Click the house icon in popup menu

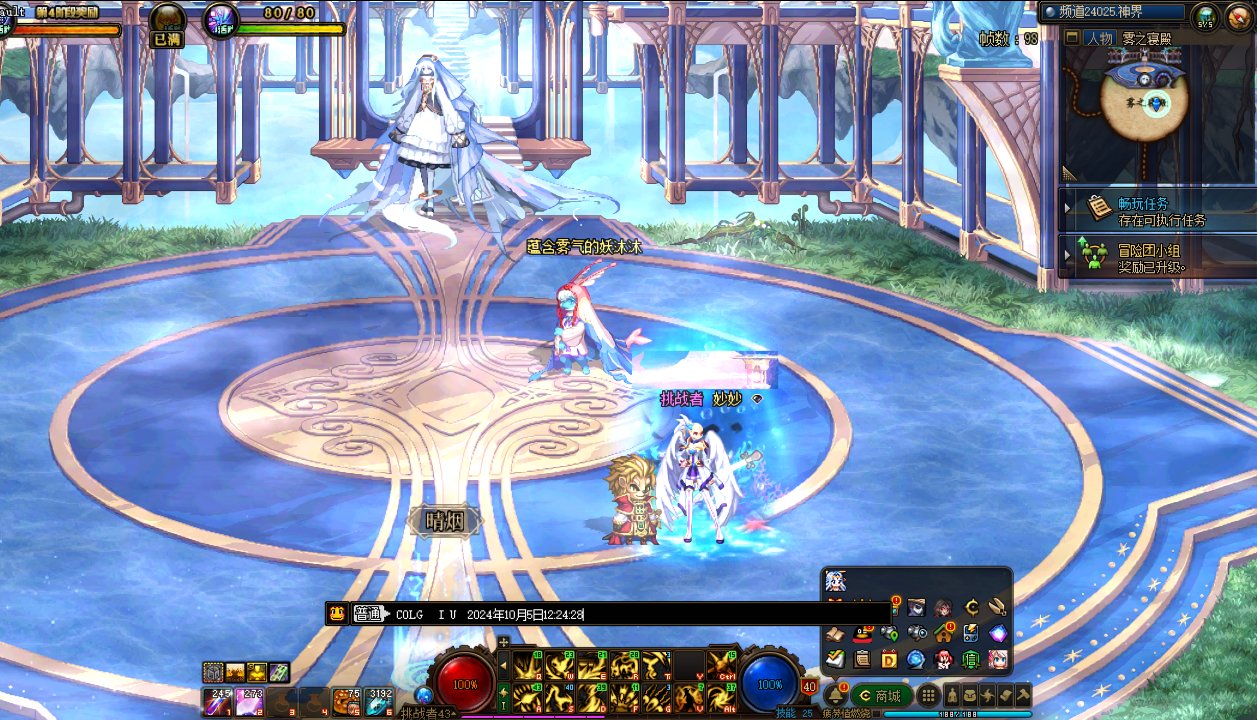(x=943, y=633)
